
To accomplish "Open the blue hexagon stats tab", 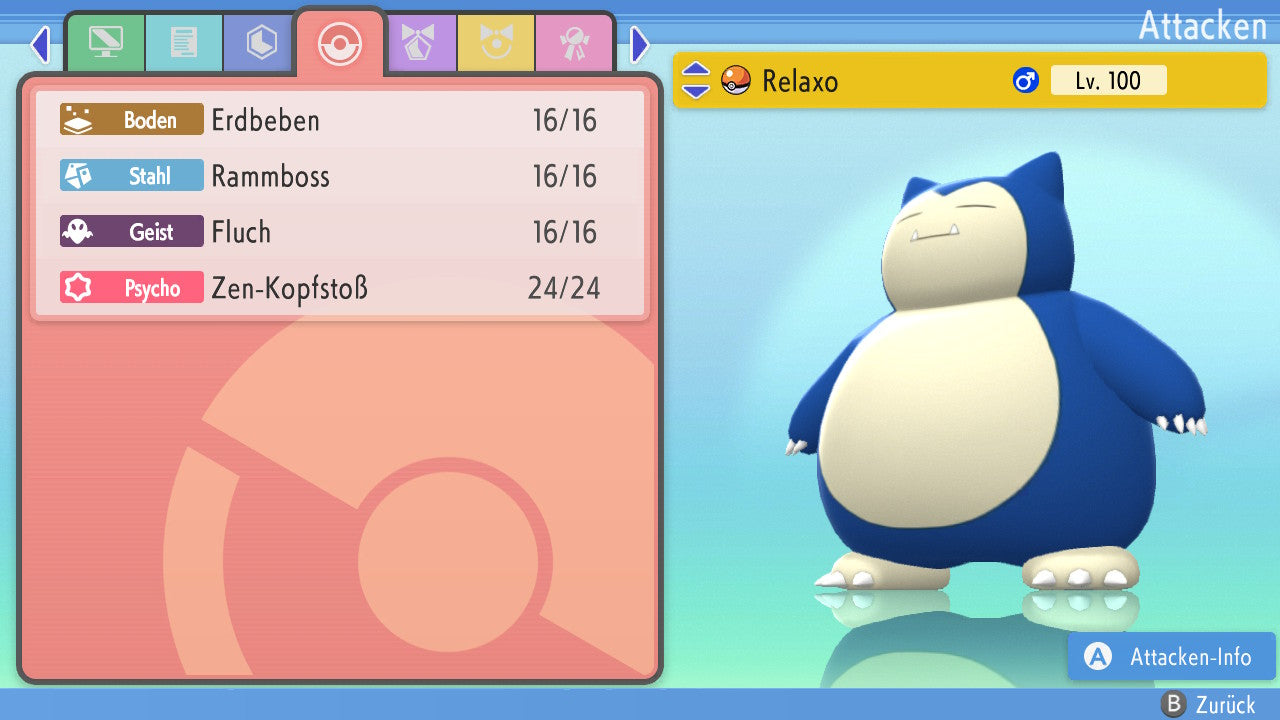I will (x=261, y=43).
